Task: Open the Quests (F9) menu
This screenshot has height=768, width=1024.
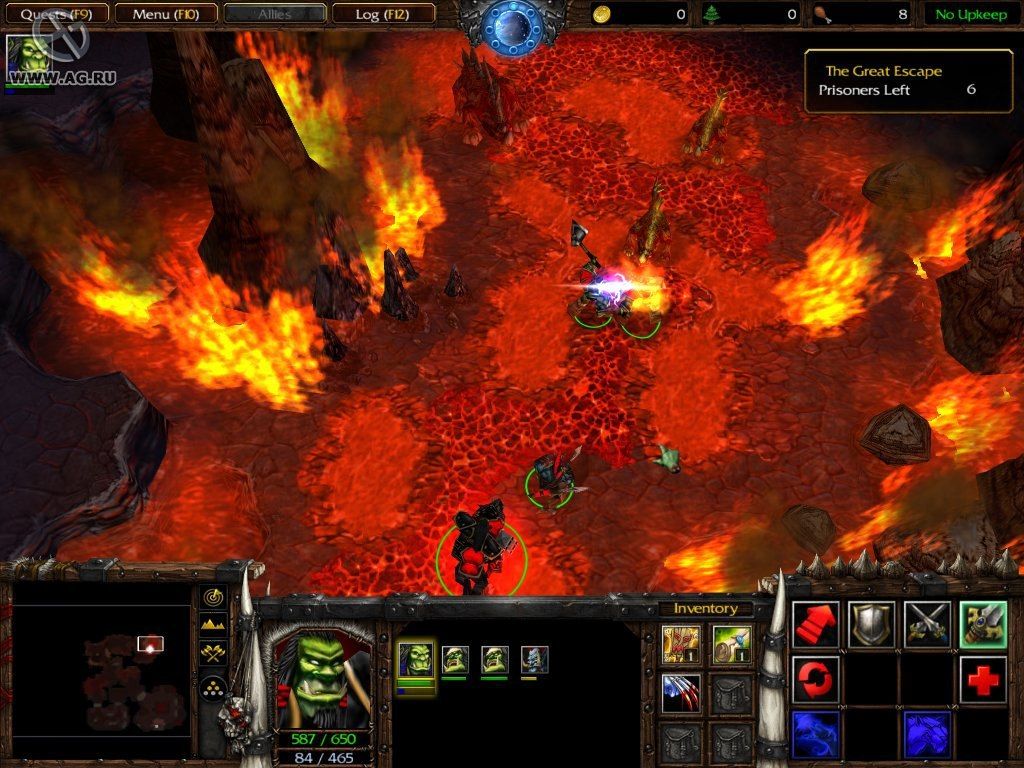Action: [55, 14]
